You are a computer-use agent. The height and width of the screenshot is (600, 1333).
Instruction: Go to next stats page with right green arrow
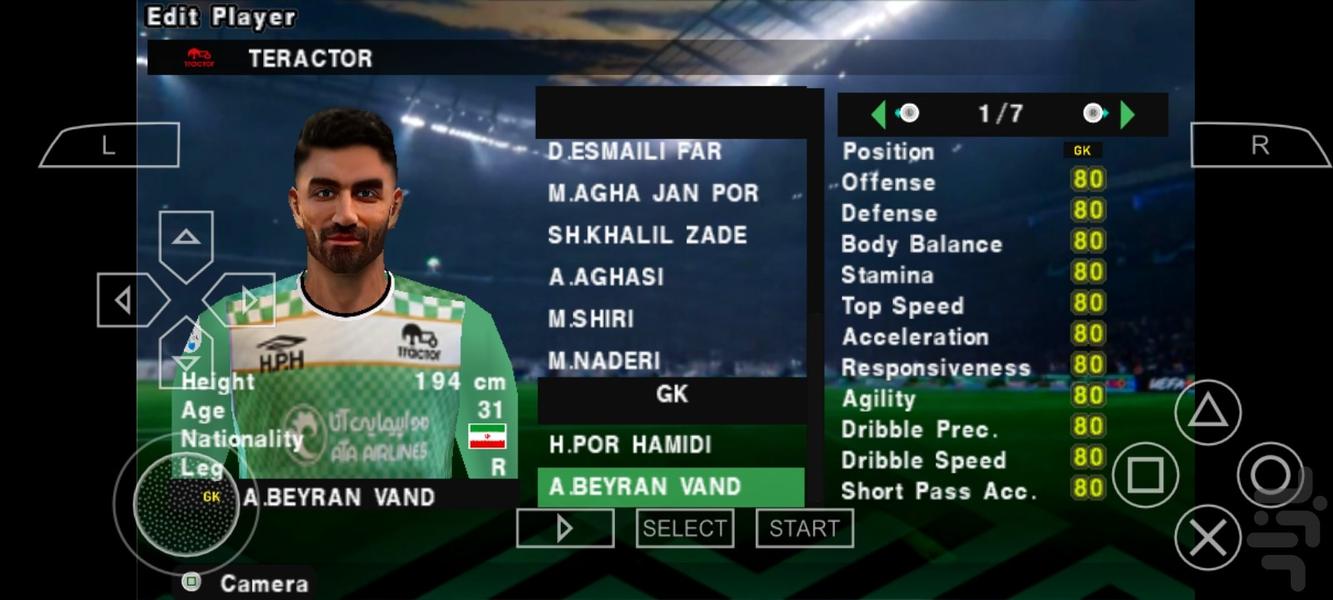pyautogui.click(x=1127, y=114)
